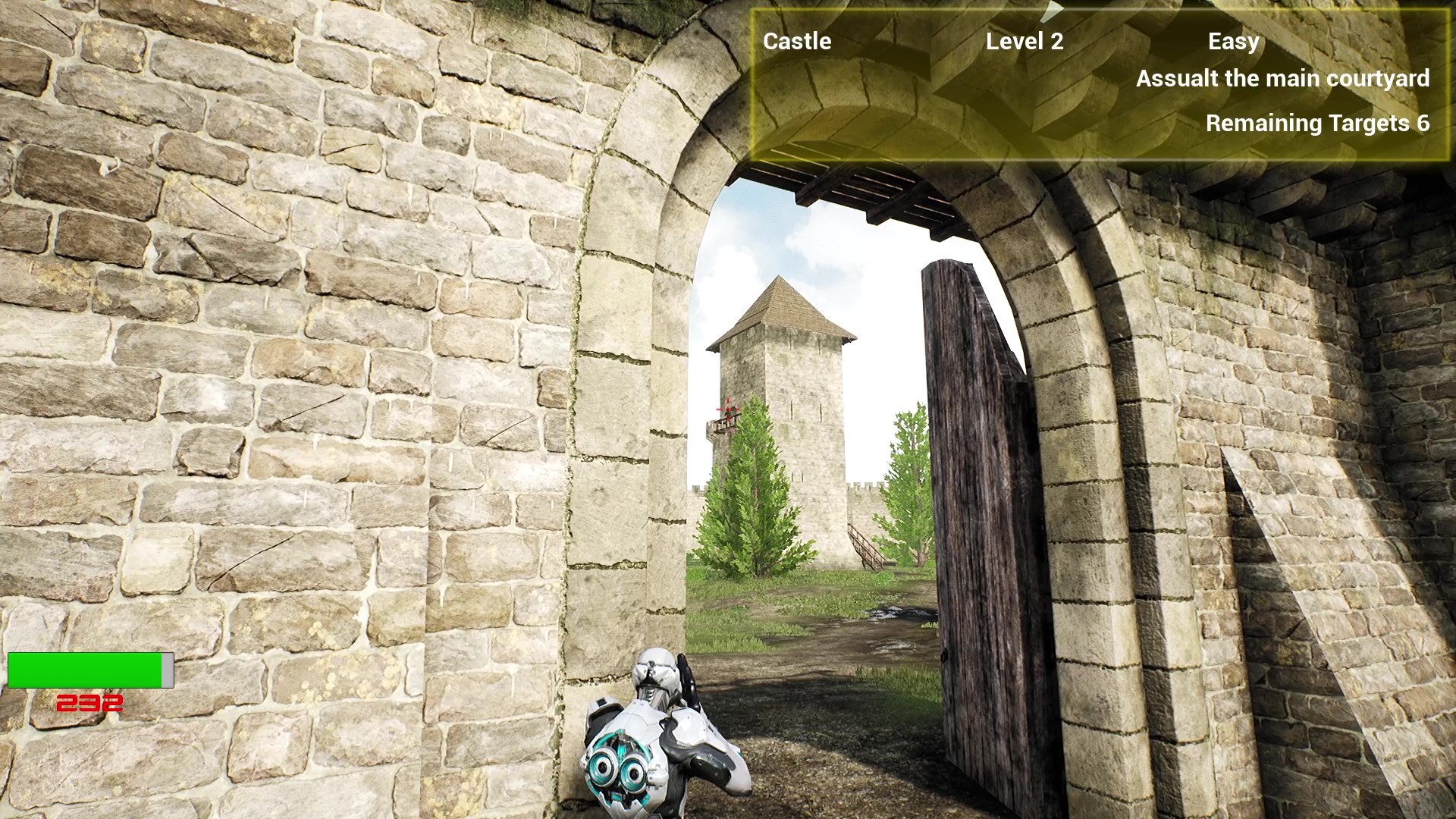Click the Assualt the main courtyard objective text
Image resolution: width=1456 pixels, height=819 pixels.
coord(1282,78)
